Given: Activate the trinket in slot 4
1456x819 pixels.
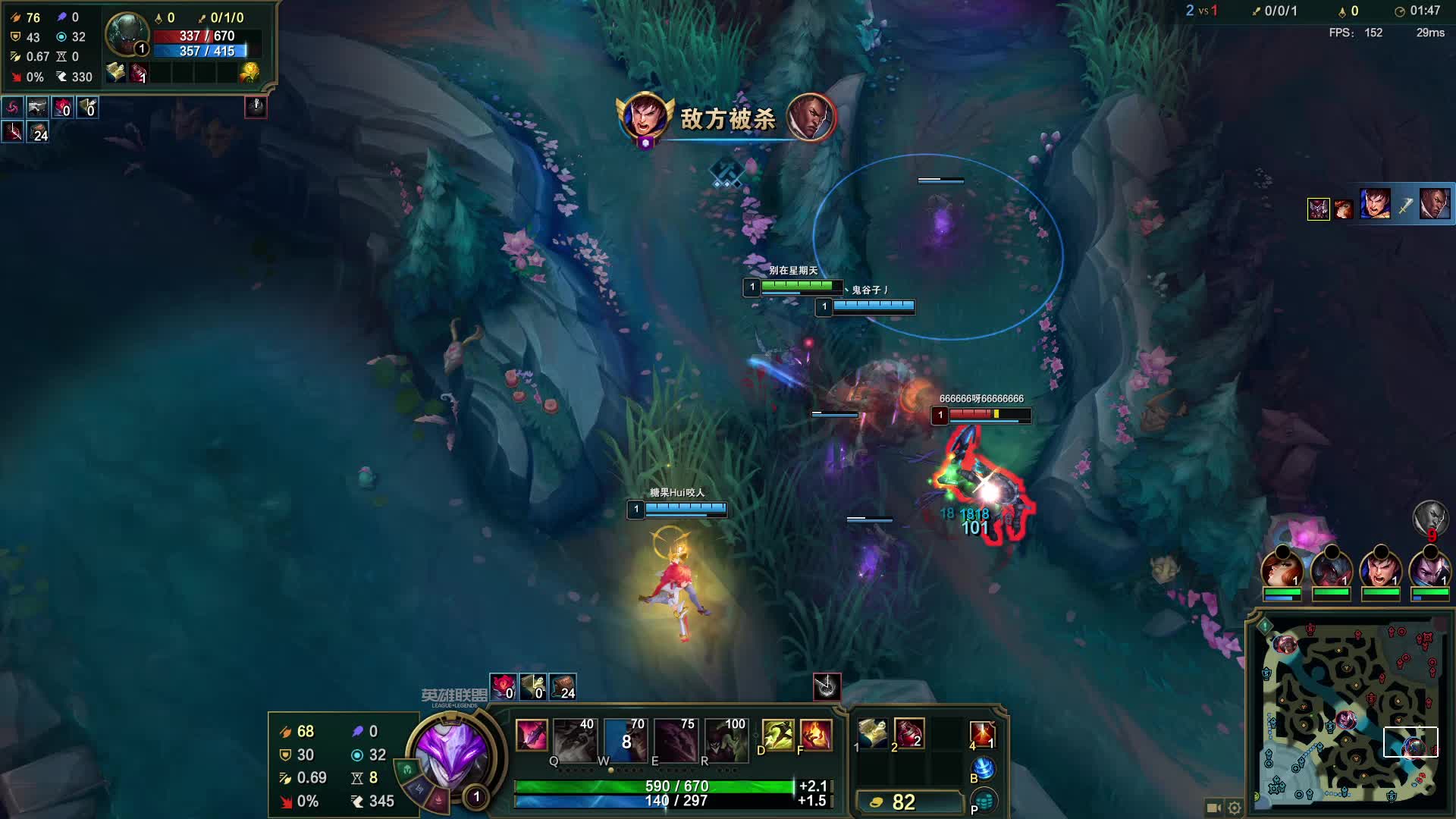Looking at the screenshot, I should [982, 734].
